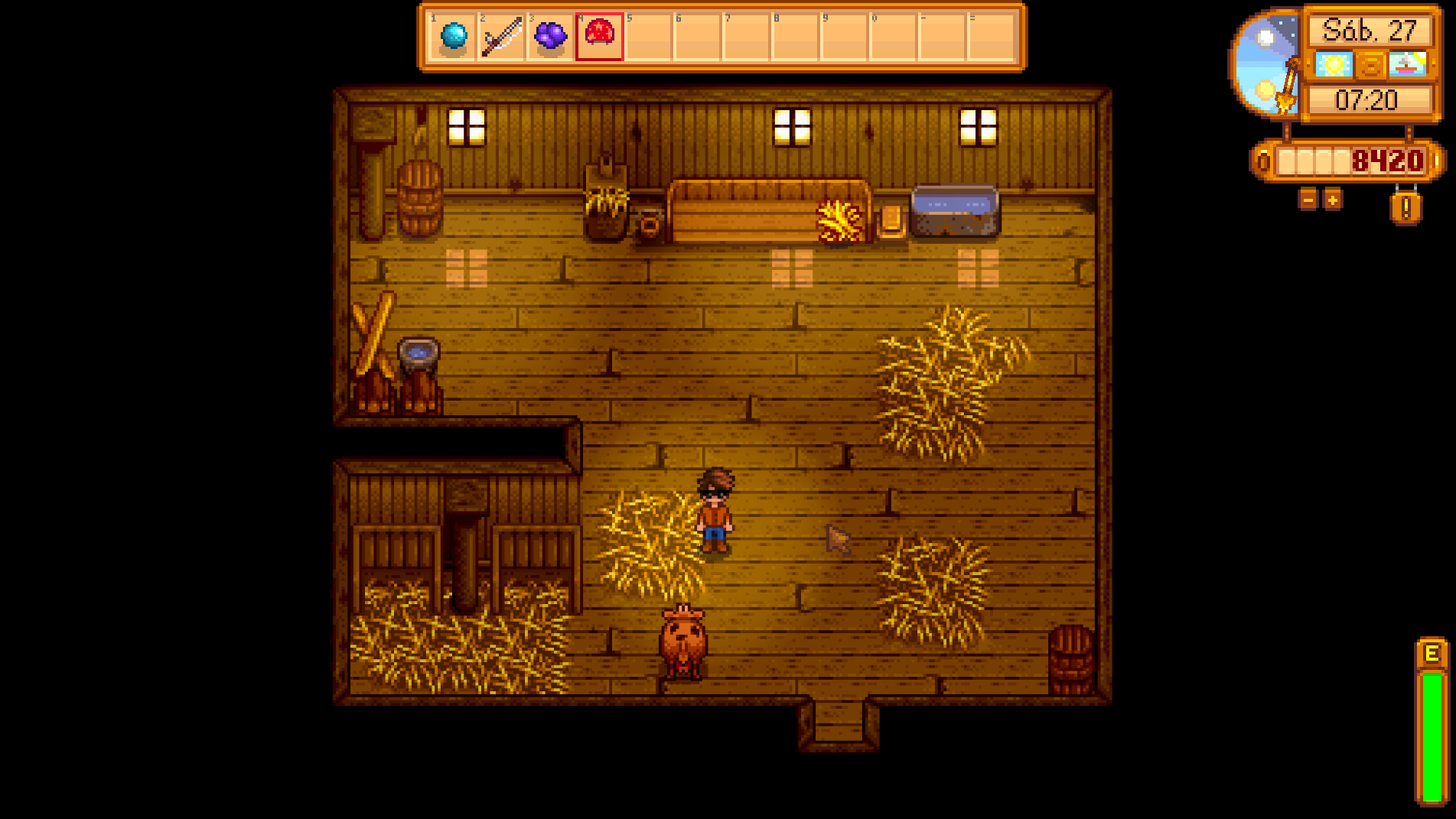Screen dimensions: 1456x819
Task: Select the purple berries hotbar slot
Action: click(550, 36)
